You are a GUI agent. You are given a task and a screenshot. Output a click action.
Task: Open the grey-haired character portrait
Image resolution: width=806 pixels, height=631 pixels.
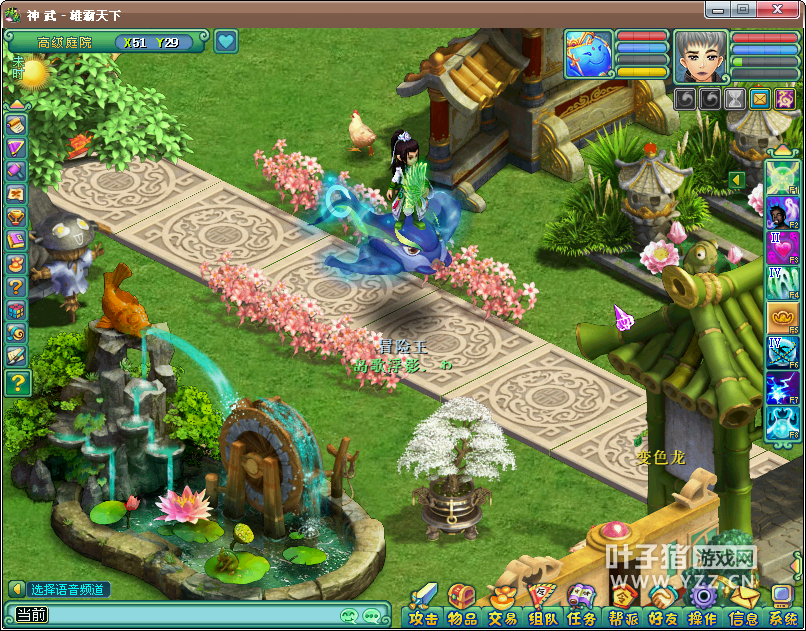pyautogui.click(x=700, y=55)
